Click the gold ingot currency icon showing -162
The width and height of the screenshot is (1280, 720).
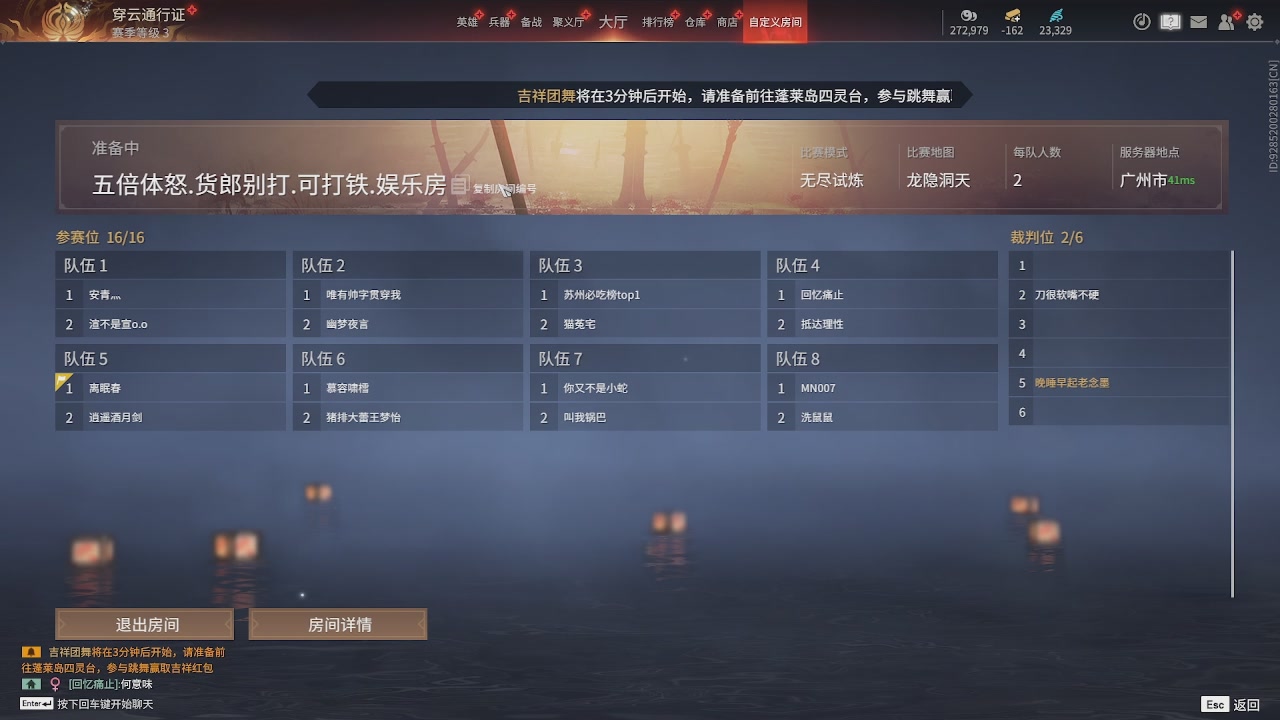point(1013,17)
